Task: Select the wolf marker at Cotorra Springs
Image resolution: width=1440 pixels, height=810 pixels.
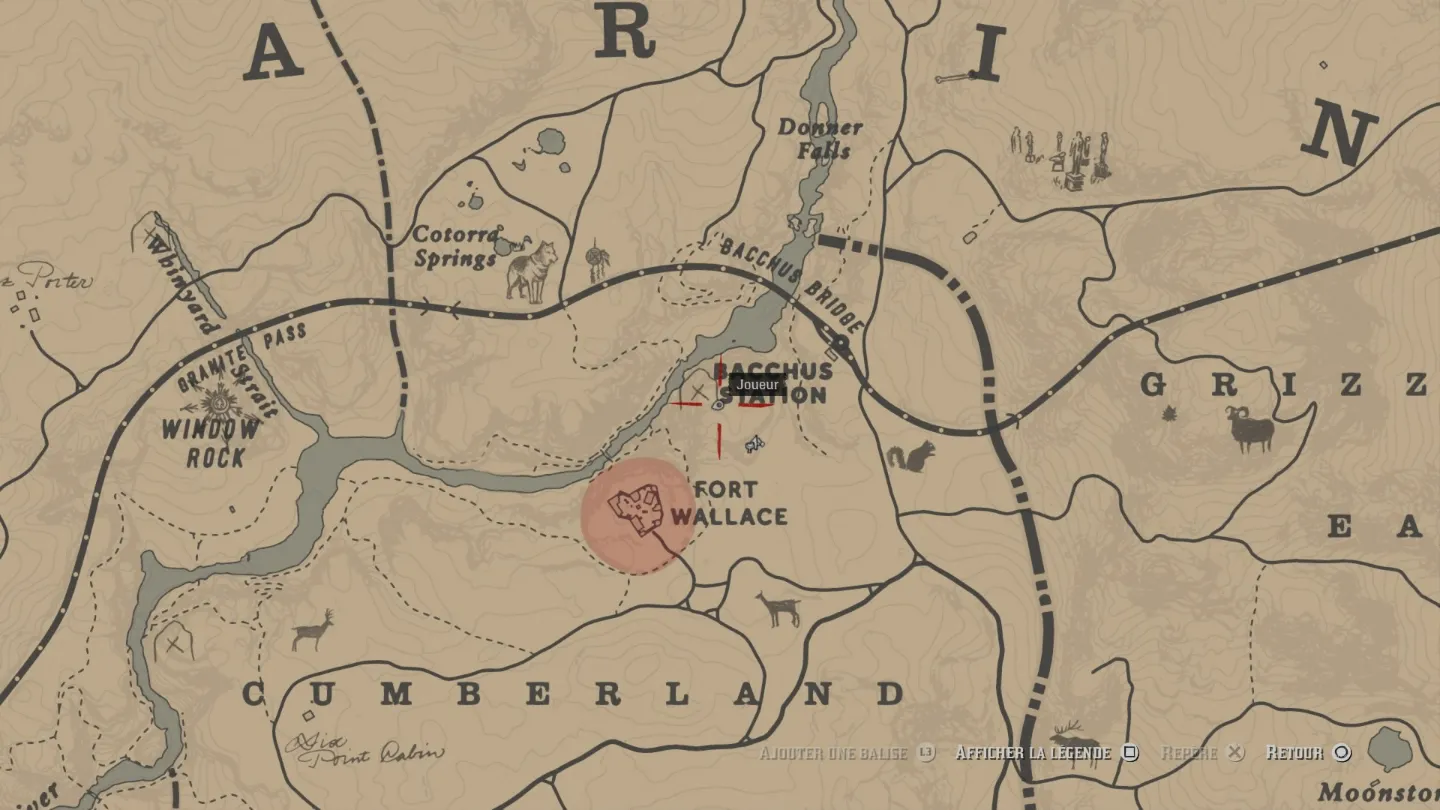Action: point(531,269)
